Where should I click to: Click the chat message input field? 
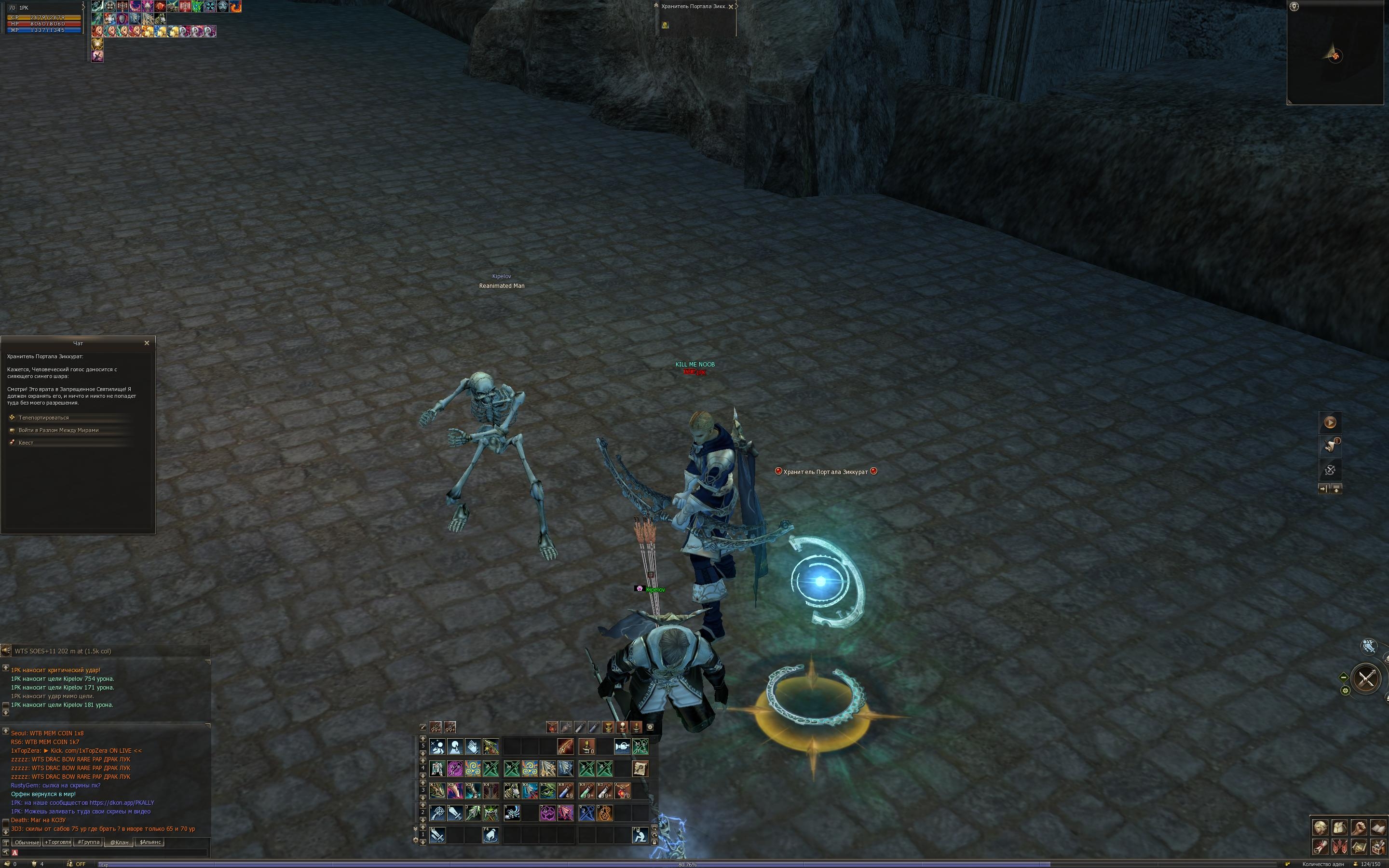click(109, 853)
